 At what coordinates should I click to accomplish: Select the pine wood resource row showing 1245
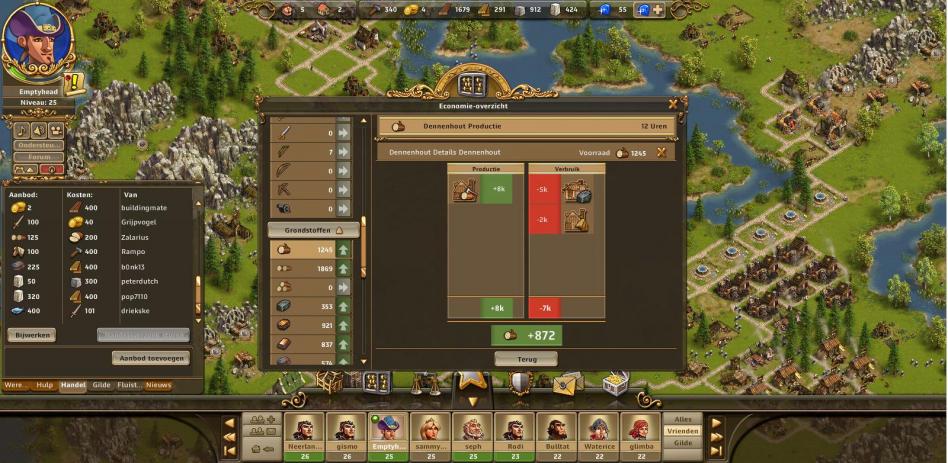310,250
